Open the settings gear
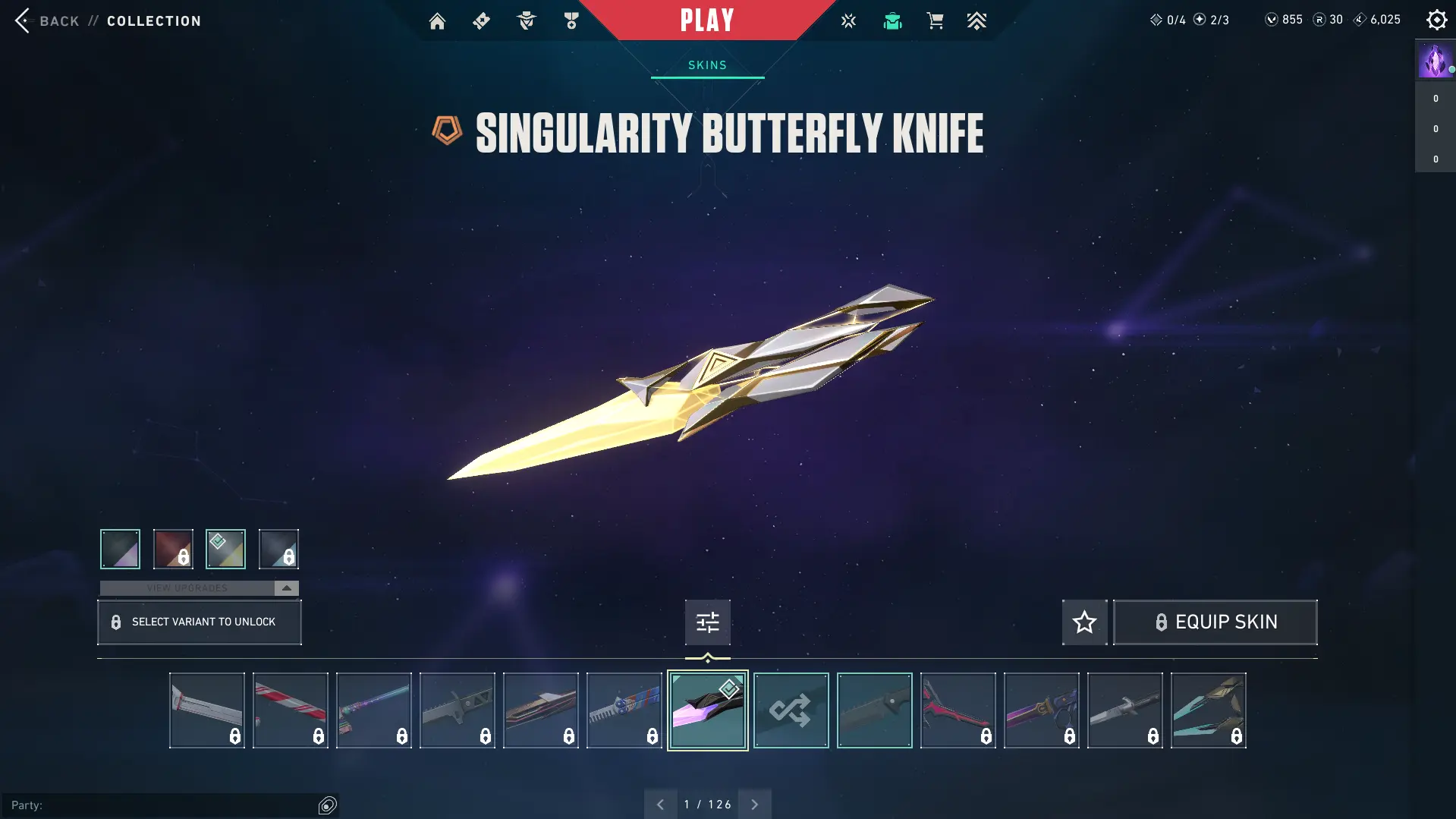 click(x=1436, y=20)
